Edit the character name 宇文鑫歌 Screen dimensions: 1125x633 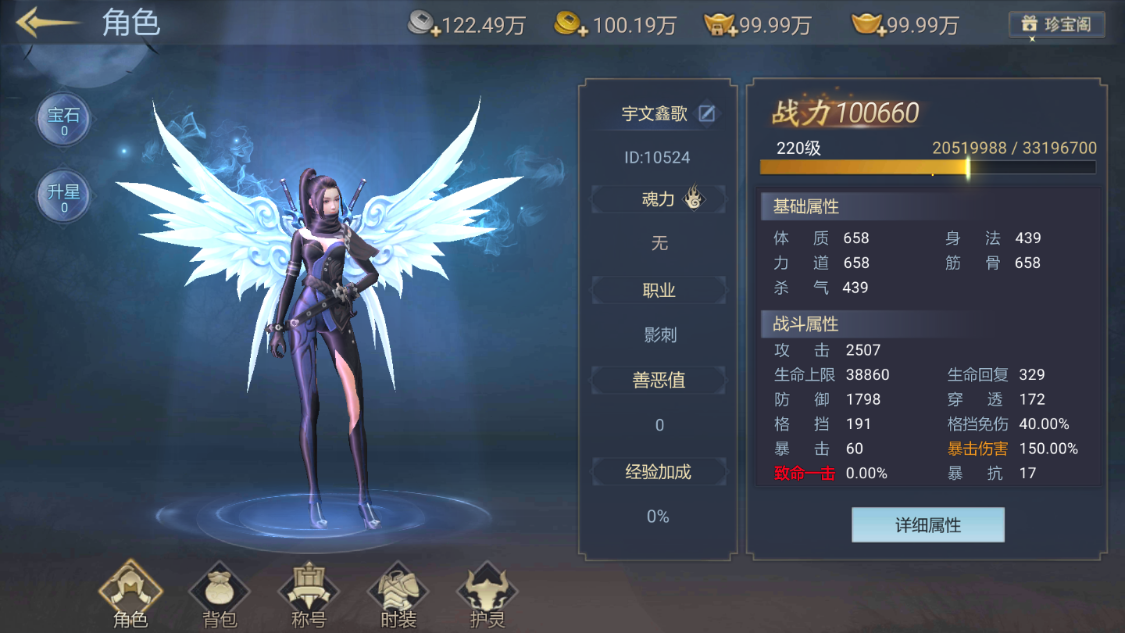(707, 114)
